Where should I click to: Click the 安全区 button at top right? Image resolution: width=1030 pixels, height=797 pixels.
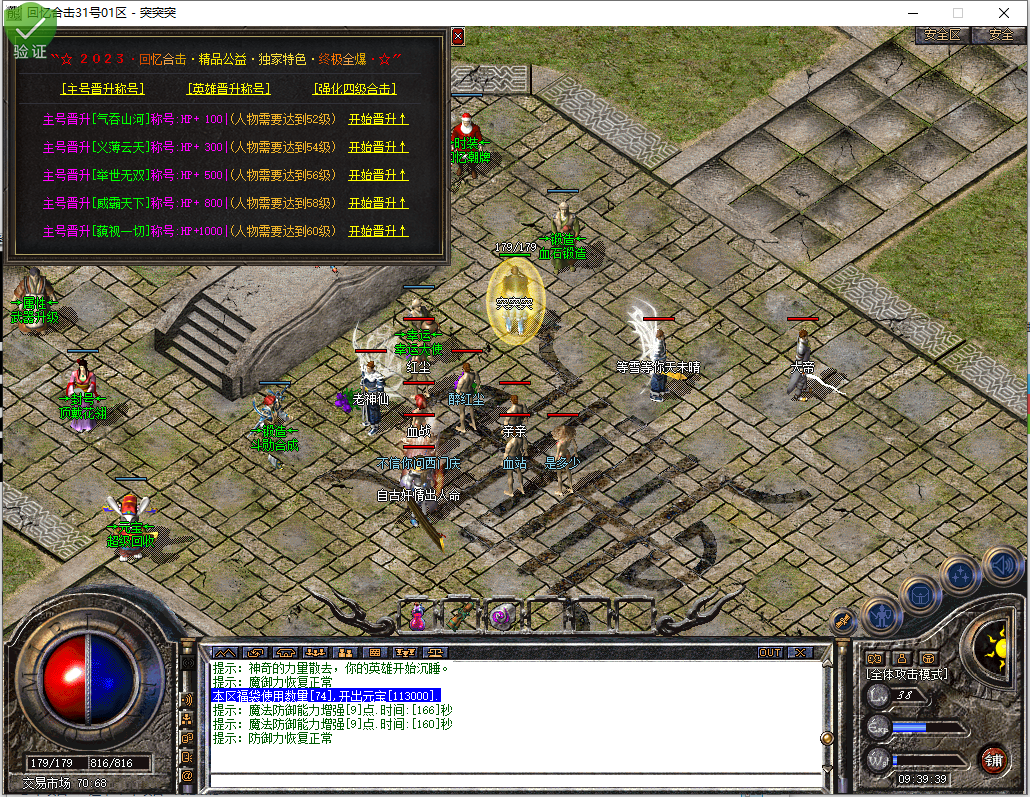(942, 34)
